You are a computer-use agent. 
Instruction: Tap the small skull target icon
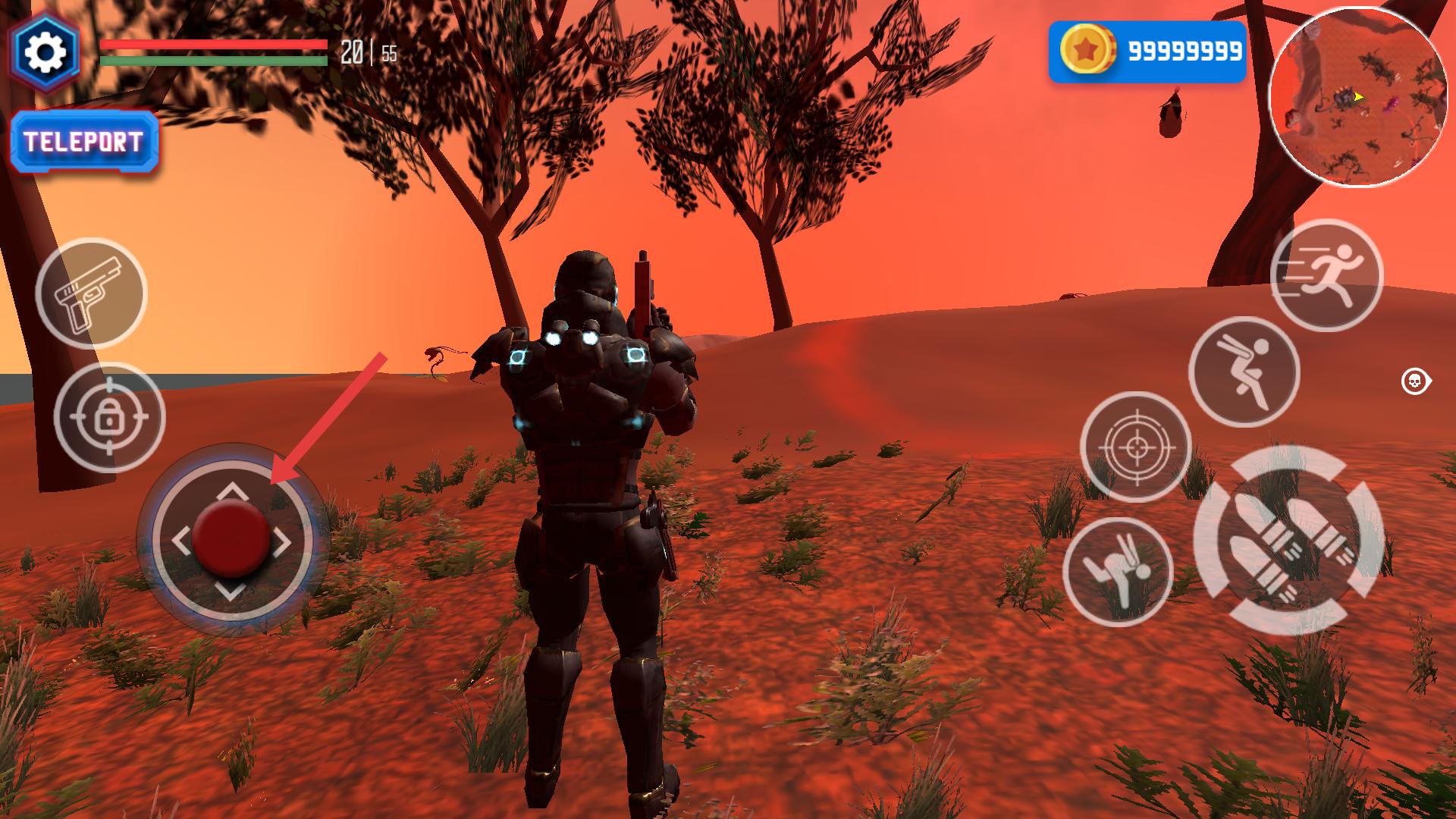pyautogui.click(x=1414, y=381)
